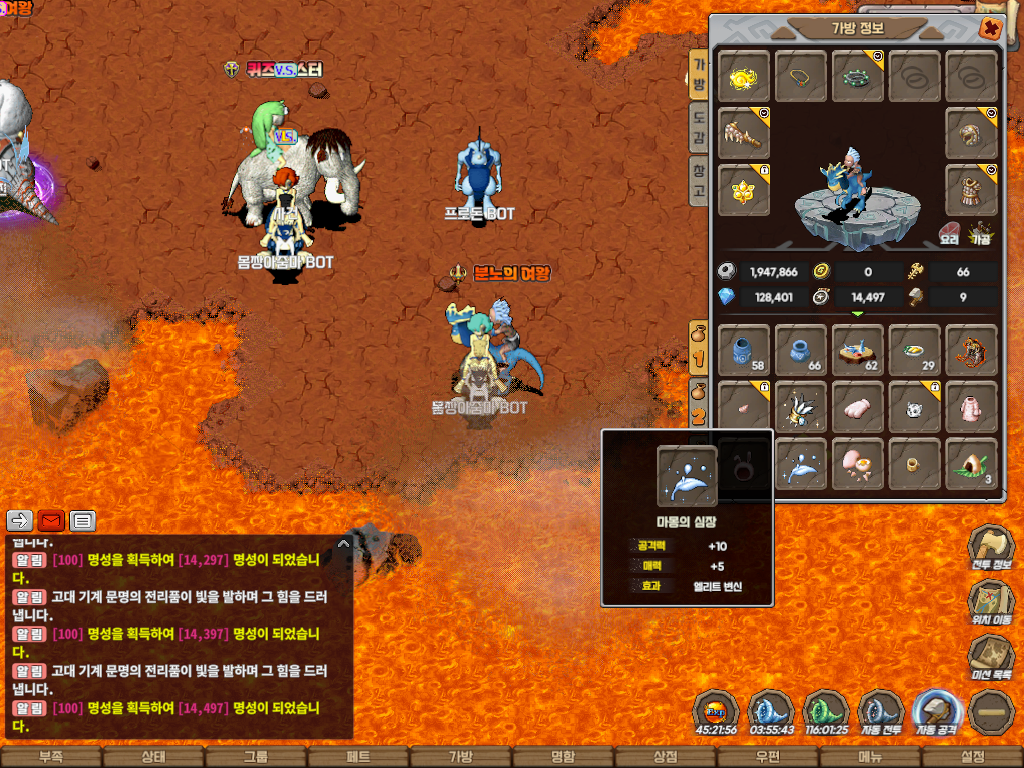Screen dimensions: 1024x768
Task: Open the 설정 settings menu
Action: 971,757
